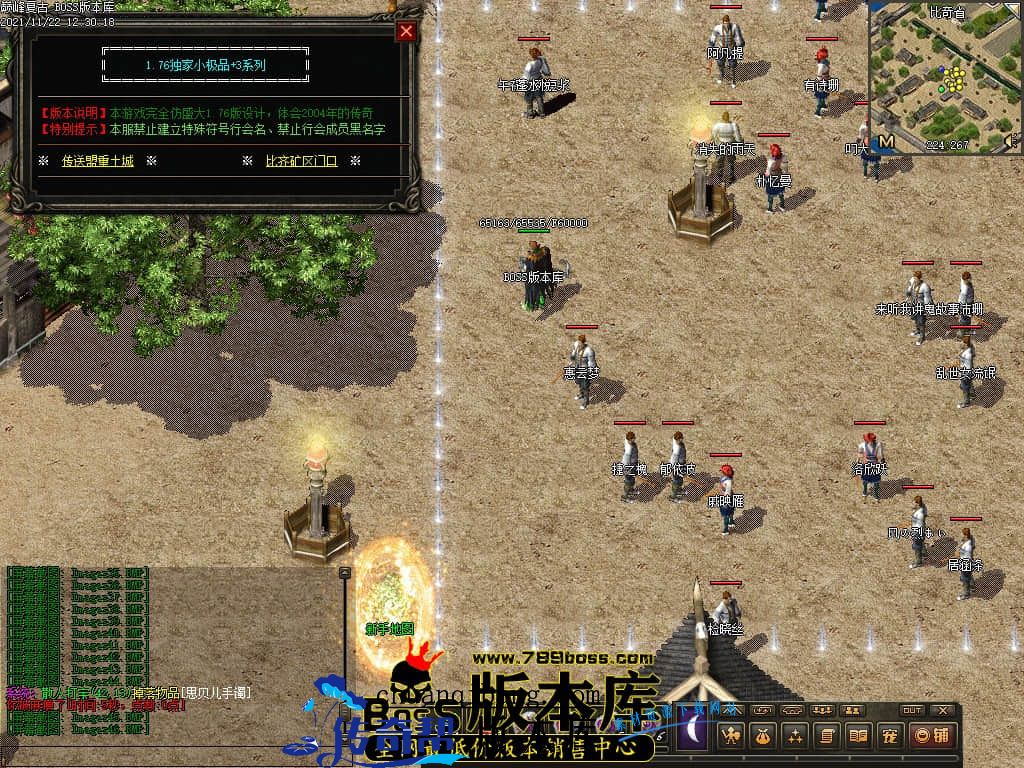This screenshot has width=1024, height=768.
Task: Click the X exit button in toolbar
Action: (x=941, y=710)
